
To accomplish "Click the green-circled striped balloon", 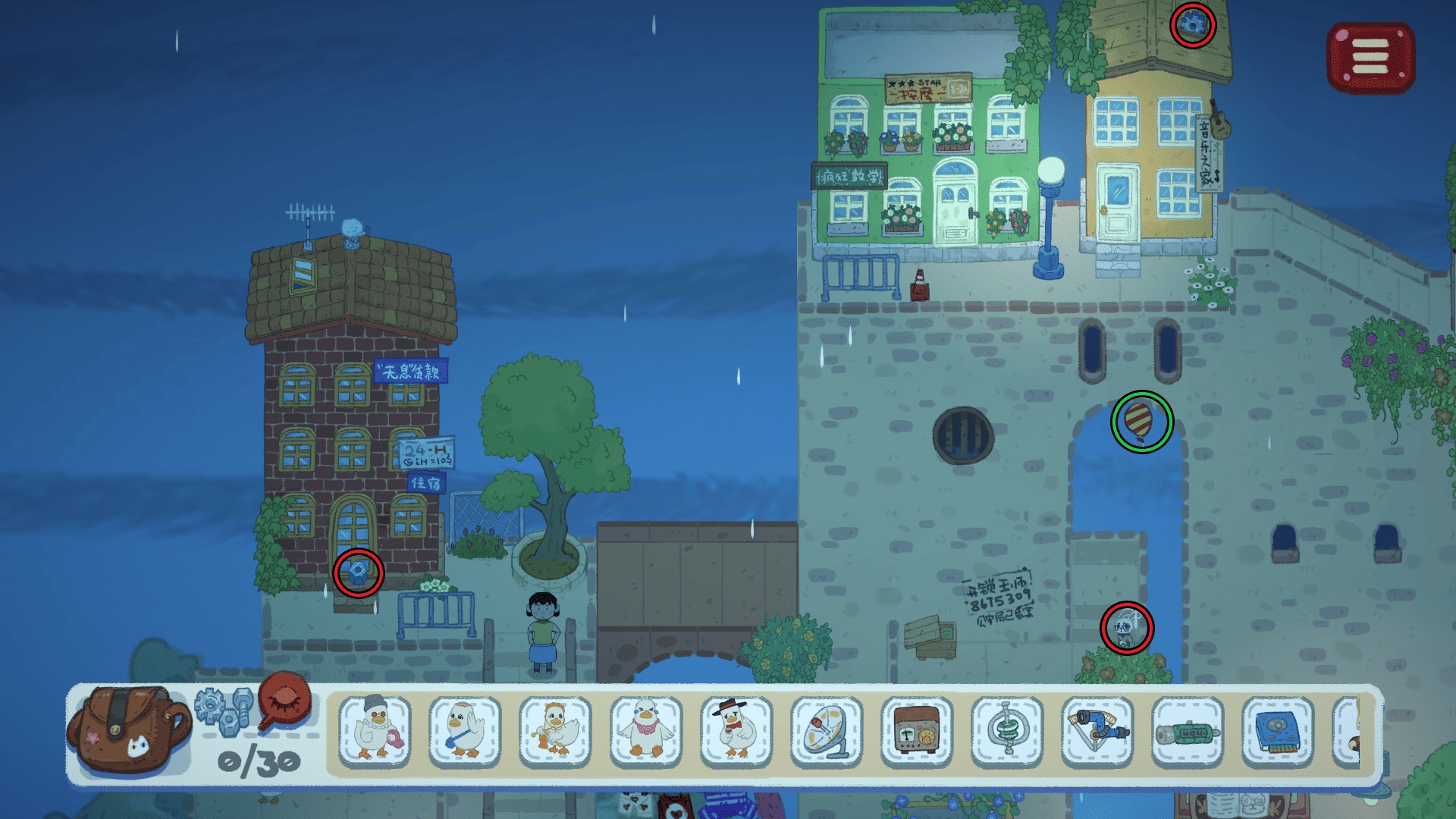I will point(1141,422).
